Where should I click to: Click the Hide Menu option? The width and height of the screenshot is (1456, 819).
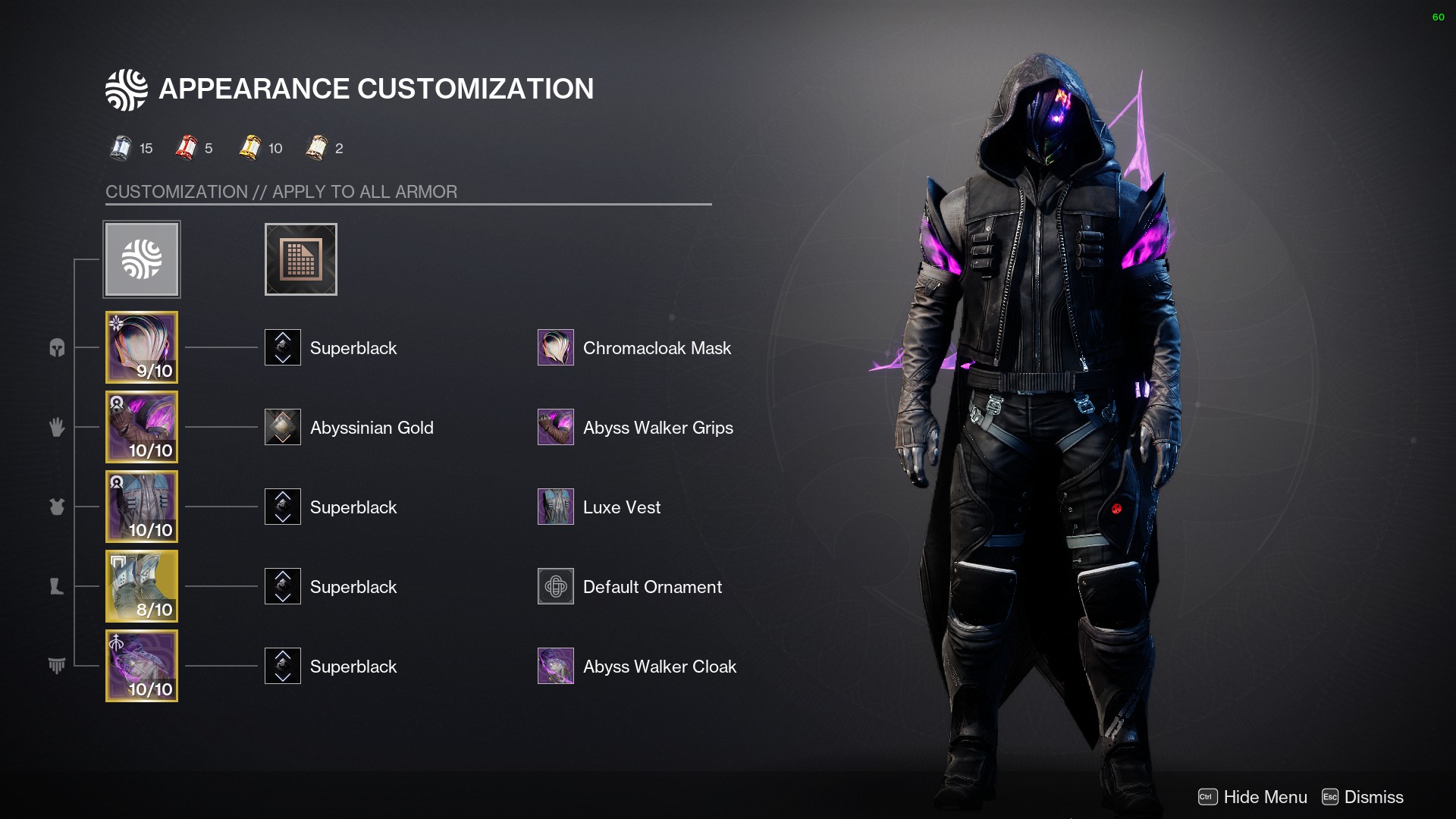pos(1253,797)
